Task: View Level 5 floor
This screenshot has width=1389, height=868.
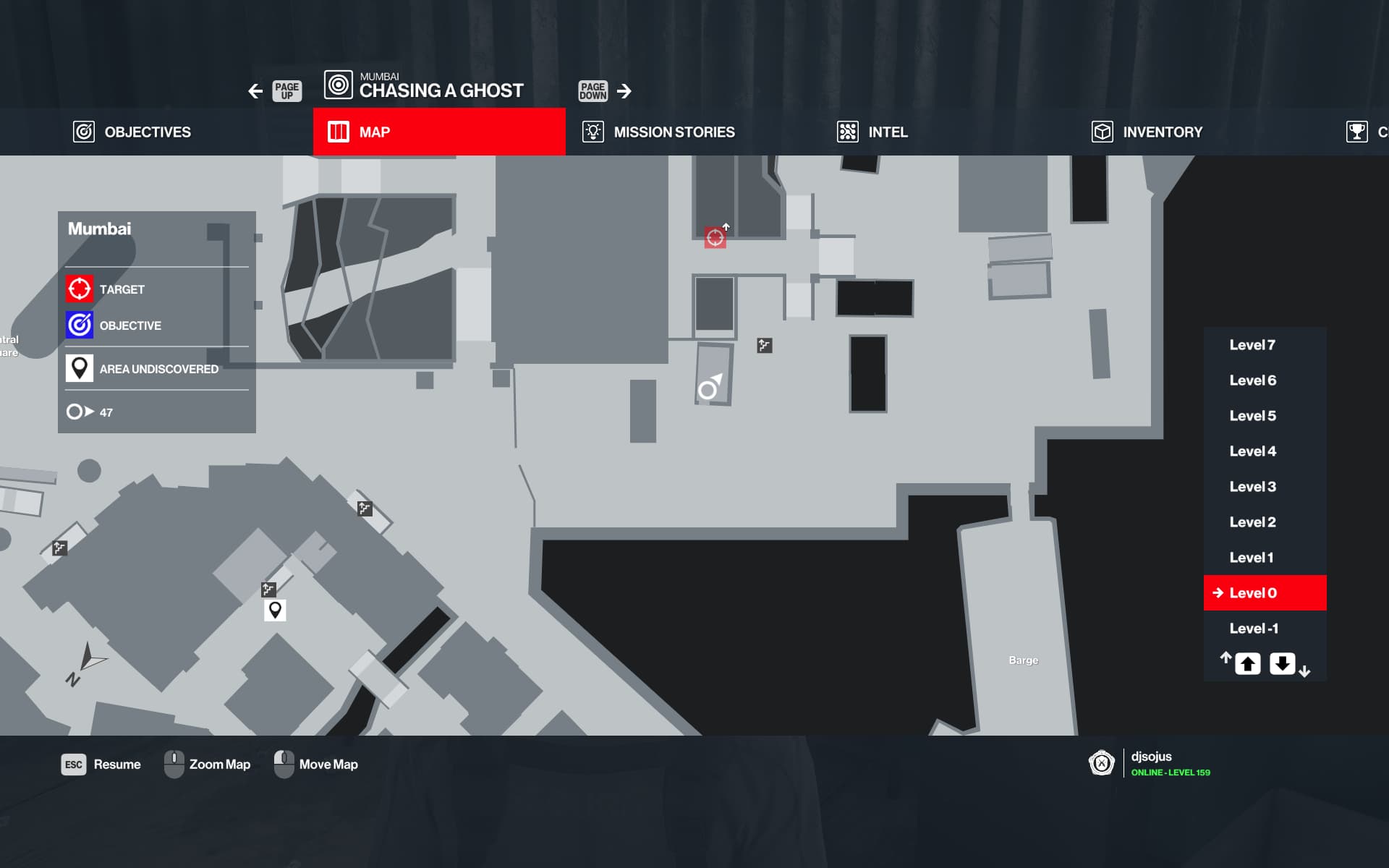Action: (1252, 416)
